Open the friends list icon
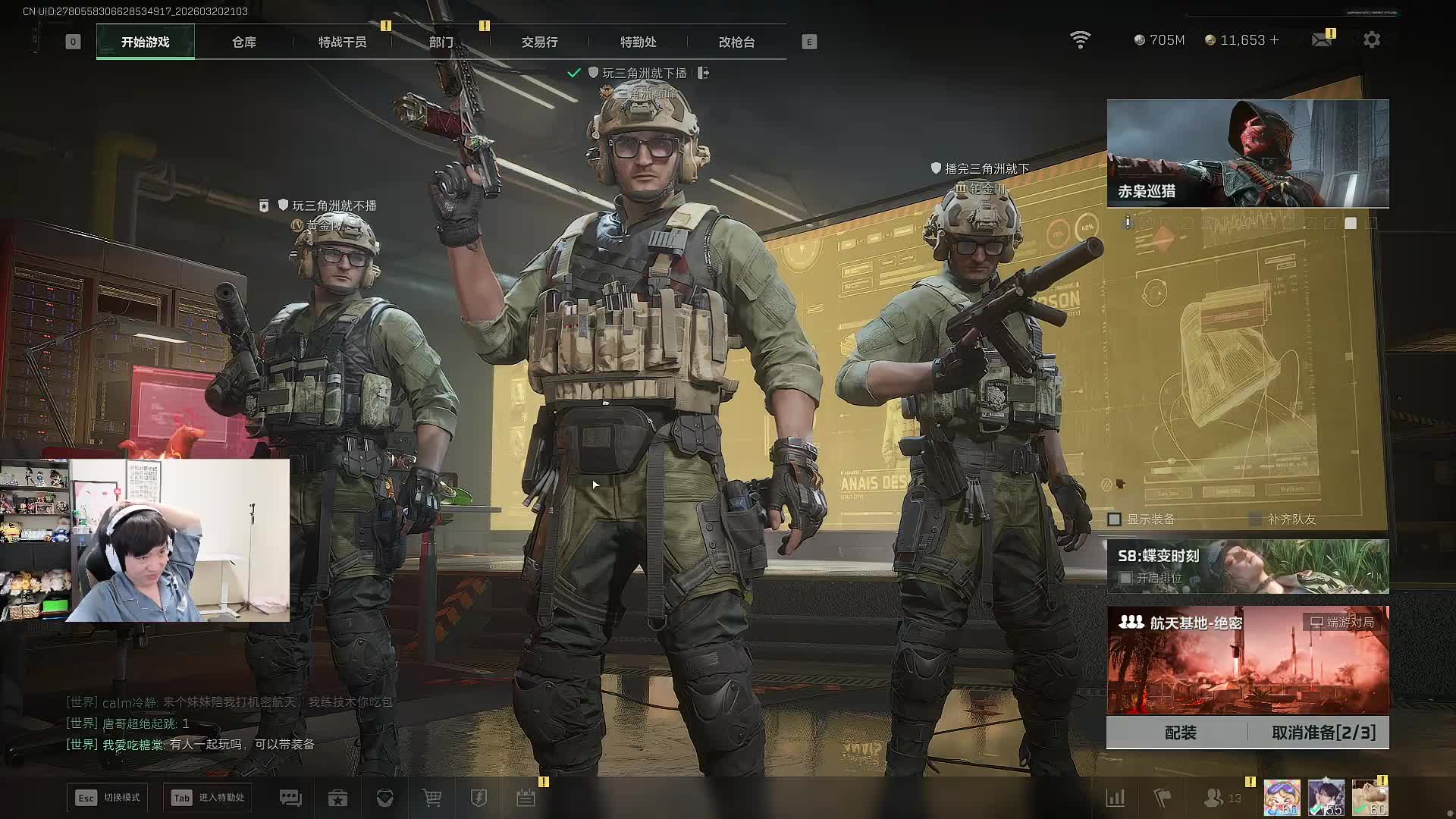This screenshot has height=819, width=1456. click(x=1214, y=798)
